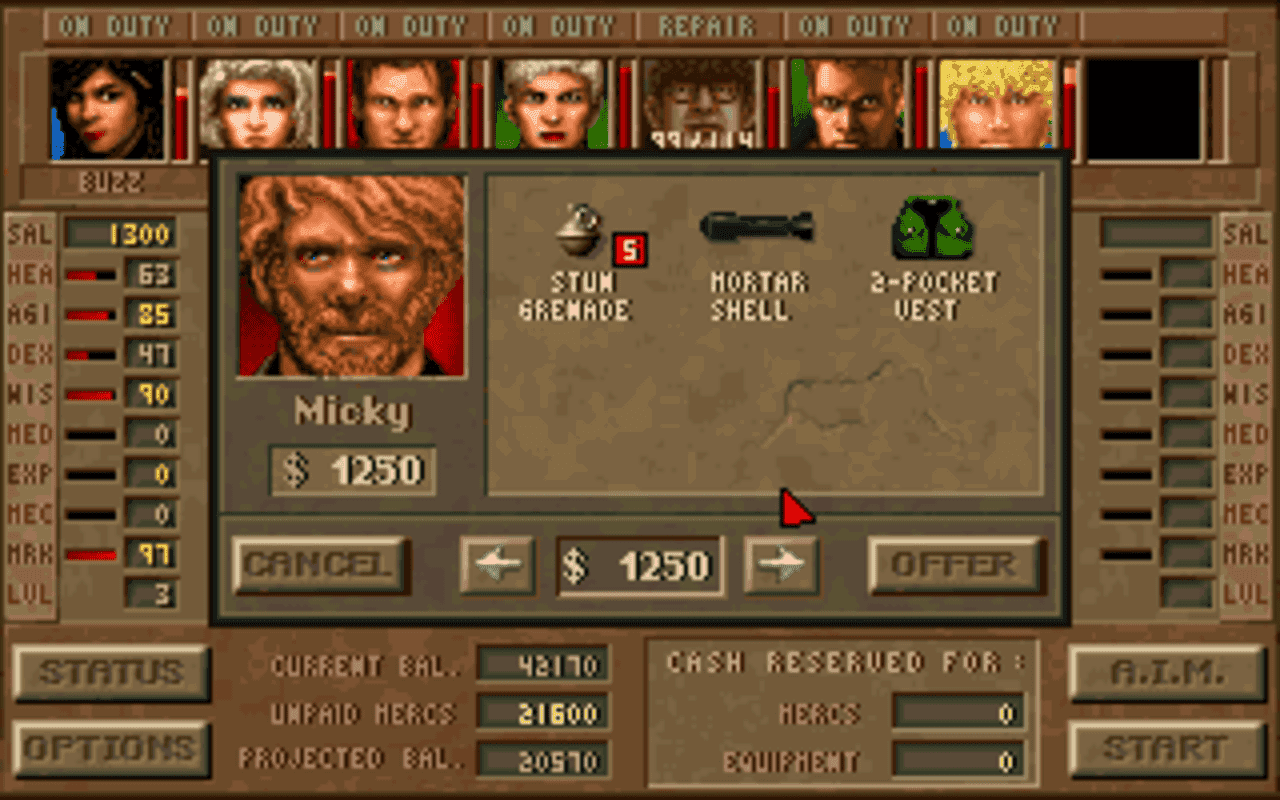Increase the offer with the right arrow
Screen dimensions: 1280x800
point(781,563)
